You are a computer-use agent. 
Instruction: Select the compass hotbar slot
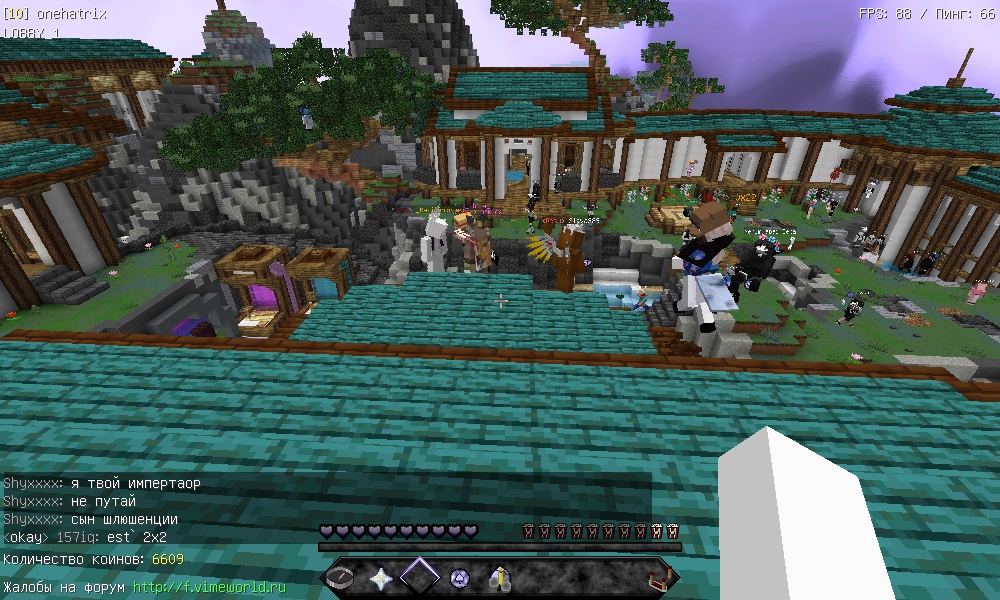[343, 578]
